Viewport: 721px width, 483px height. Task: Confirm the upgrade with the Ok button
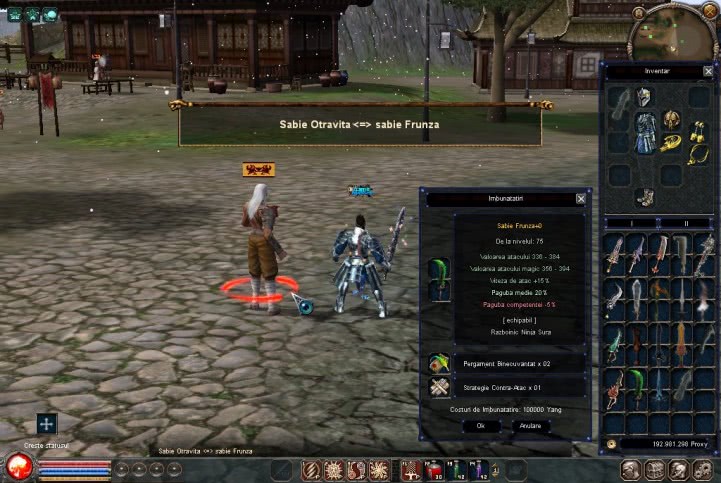(480, 425)
